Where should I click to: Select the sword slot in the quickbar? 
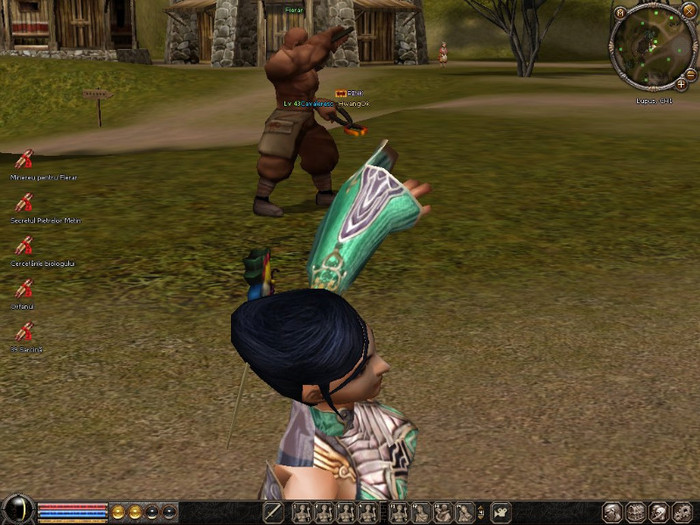point(273,513)
